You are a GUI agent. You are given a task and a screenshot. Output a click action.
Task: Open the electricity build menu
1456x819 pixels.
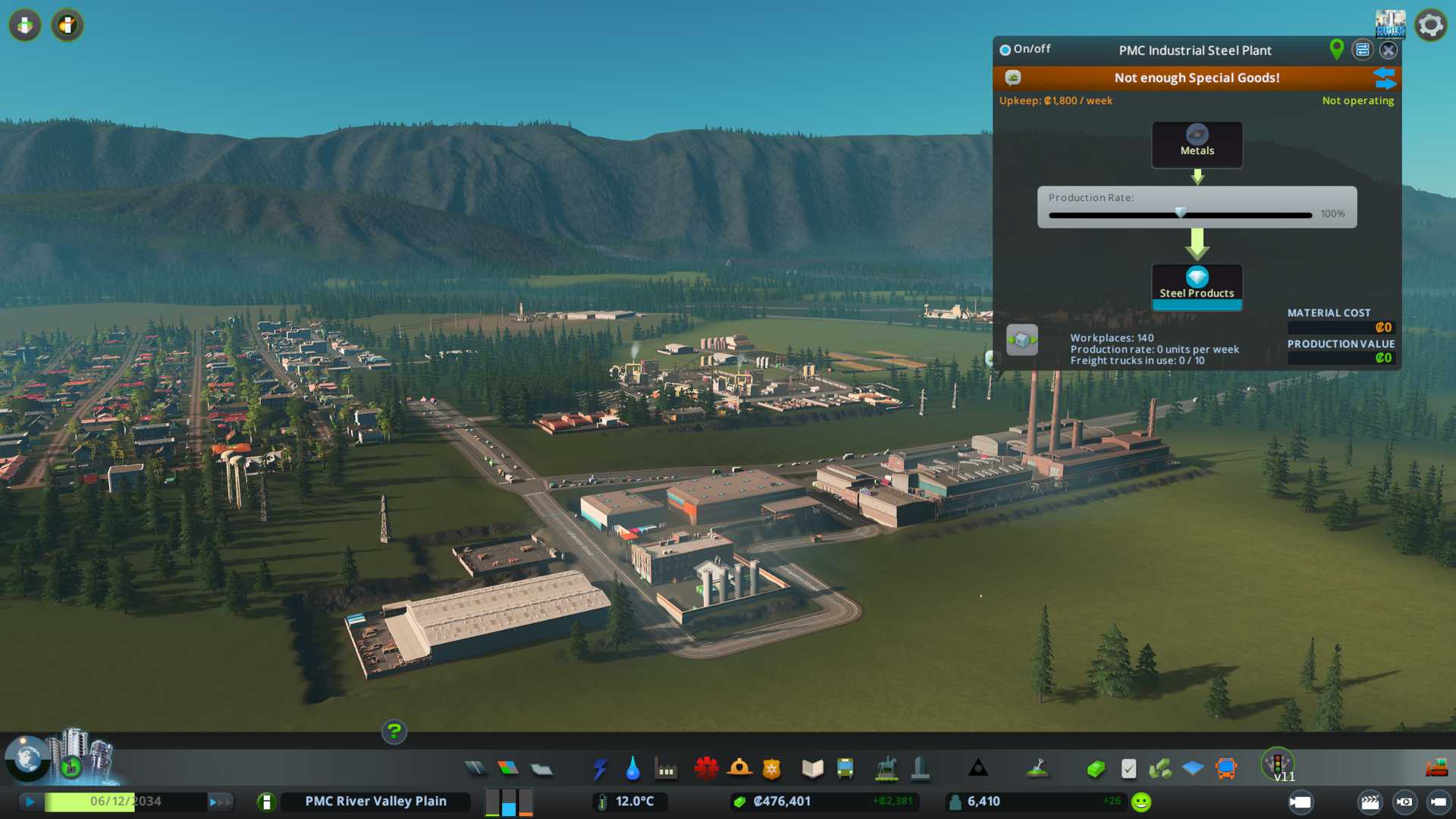pyautogui.click(x=600, y=769)
